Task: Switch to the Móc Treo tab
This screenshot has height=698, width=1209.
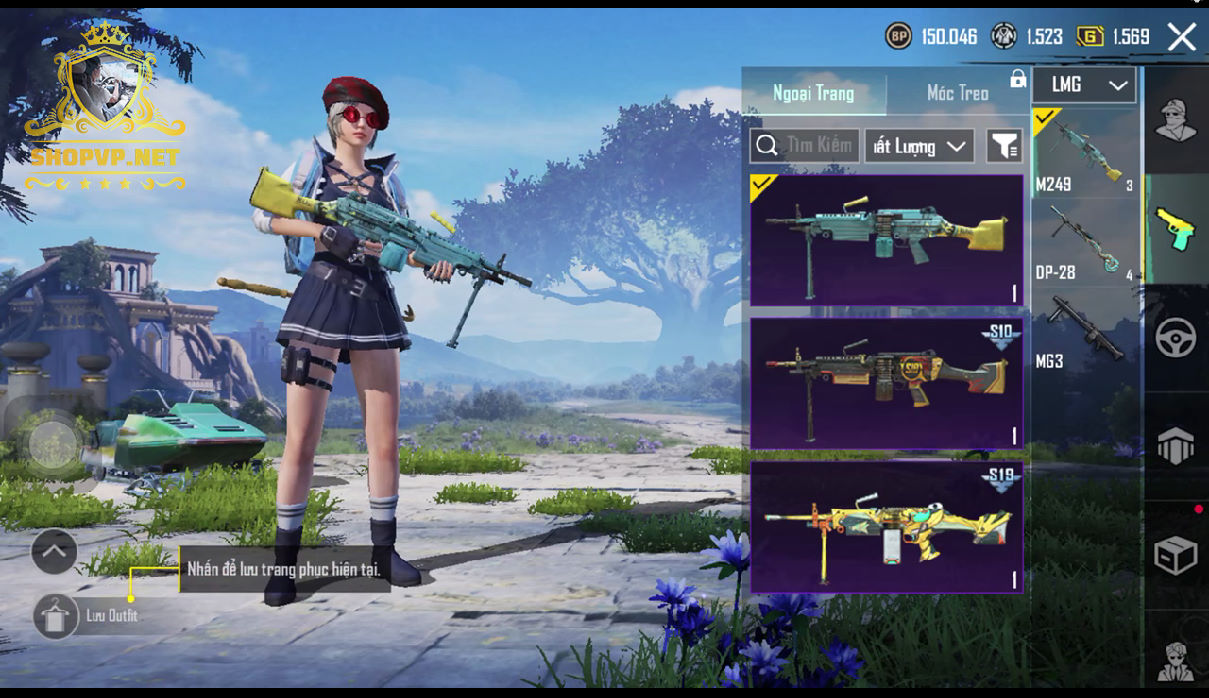Action: click(x=957, y=93)
